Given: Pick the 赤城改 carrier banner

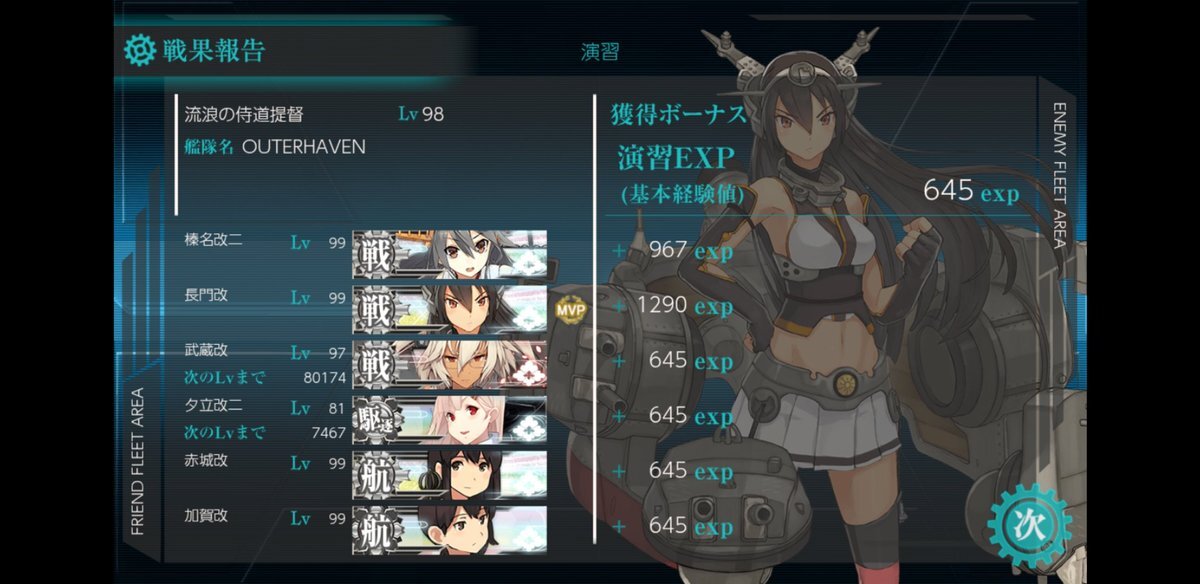Looking at the screenshot, I should coord(449,473).
